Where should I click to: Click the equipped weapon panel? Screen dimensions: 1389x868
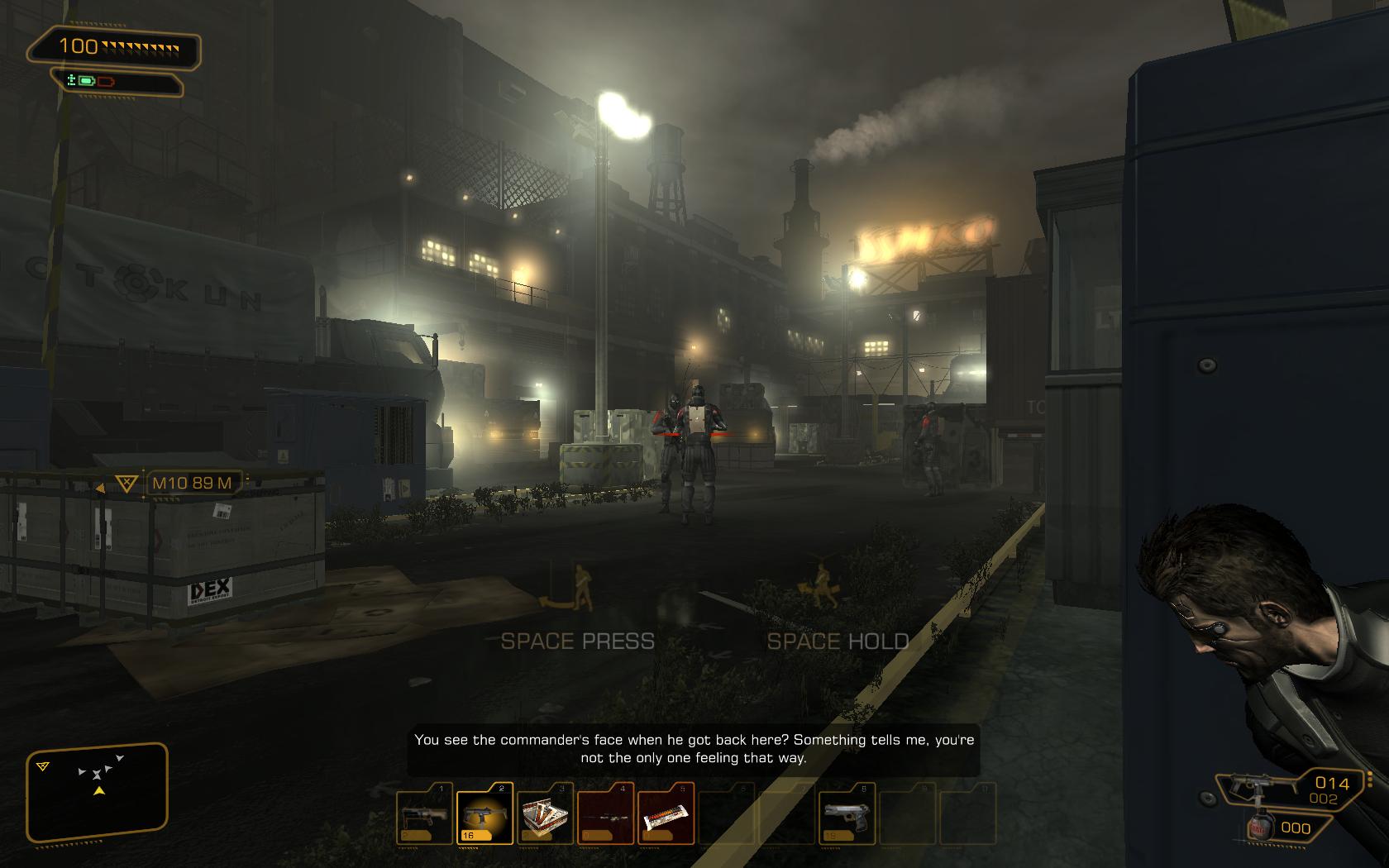point(1290,789)
